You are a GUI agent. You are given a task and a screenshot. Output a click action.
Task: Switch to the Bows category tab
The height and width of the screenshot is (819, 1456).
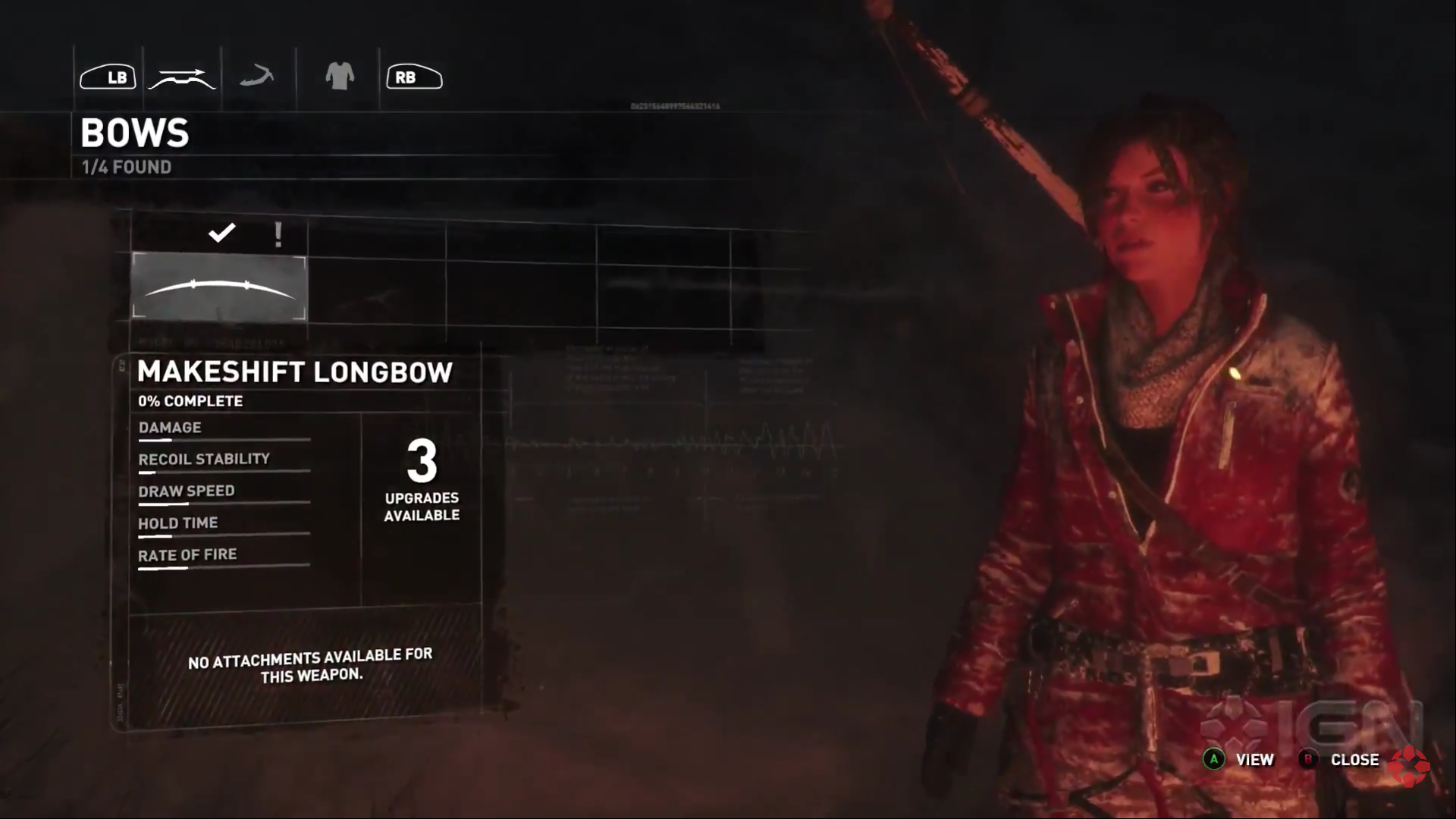(x=182, y=77)
